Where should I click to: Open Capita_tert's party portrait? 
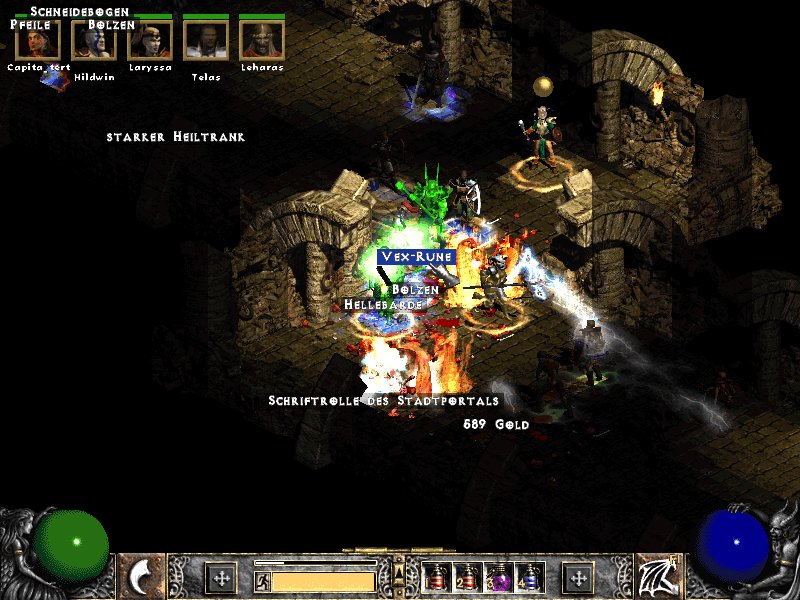point(38,40)
